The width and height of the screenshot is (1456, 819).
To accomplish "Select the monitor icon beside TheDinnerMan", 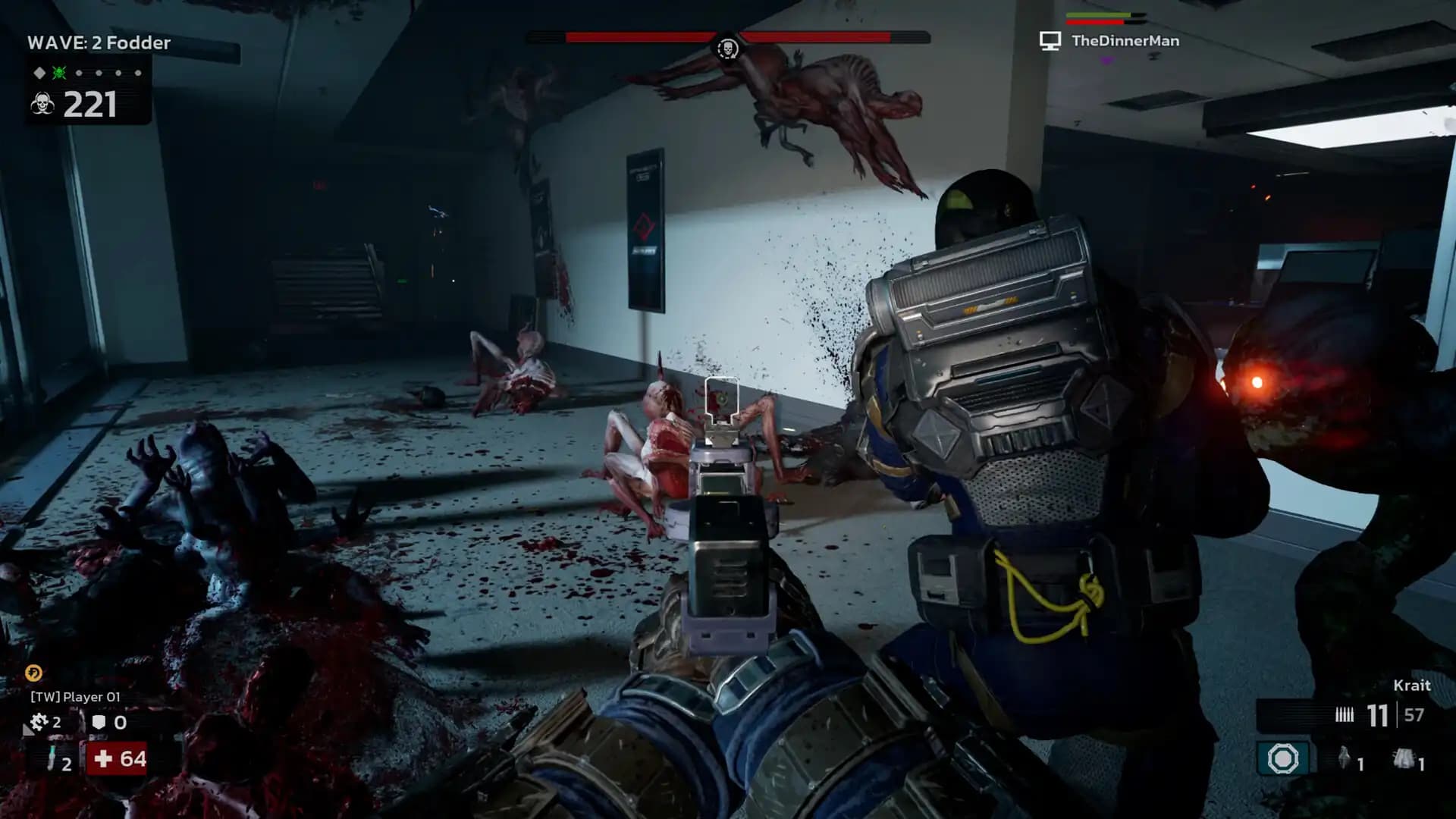I will click(1050, 42).
